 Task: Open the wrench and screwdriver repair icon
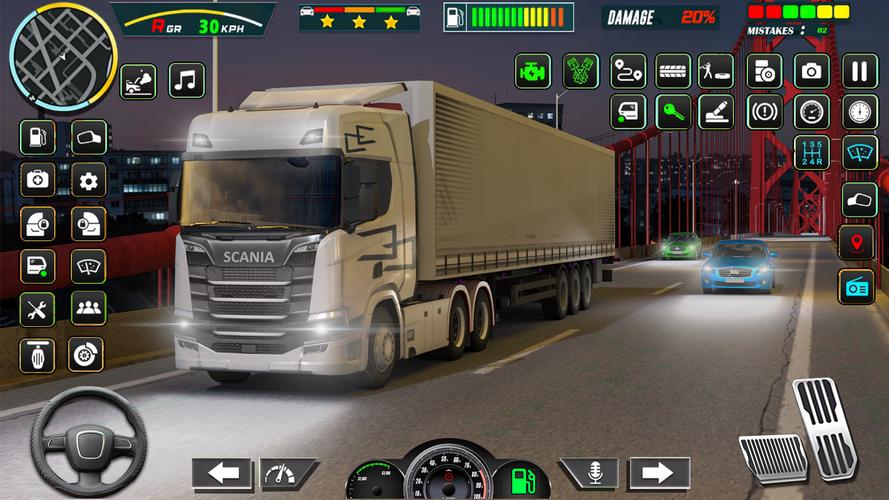click(37, 309)
